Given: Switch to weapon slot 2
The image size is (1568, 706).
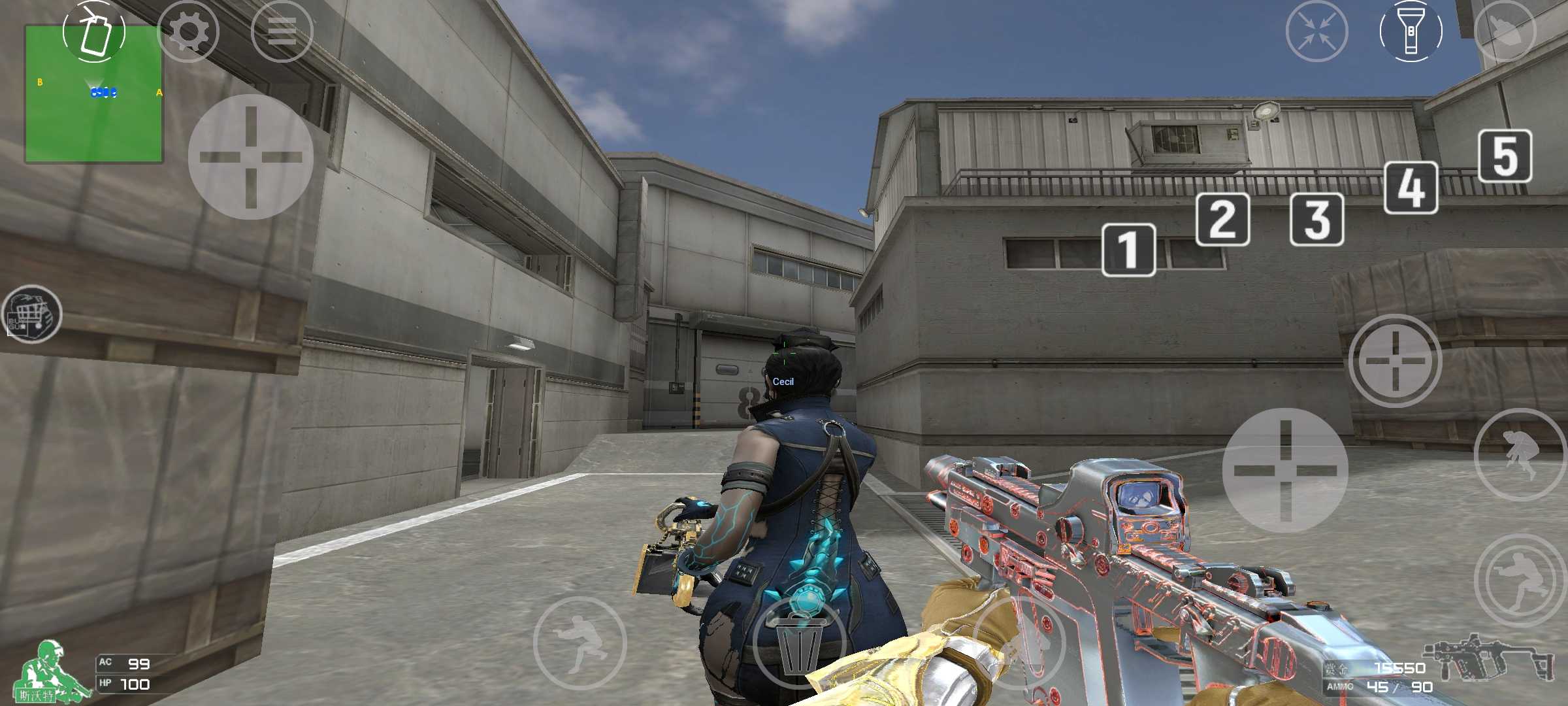Looking at the screenshot, I should coord(1222,220).
